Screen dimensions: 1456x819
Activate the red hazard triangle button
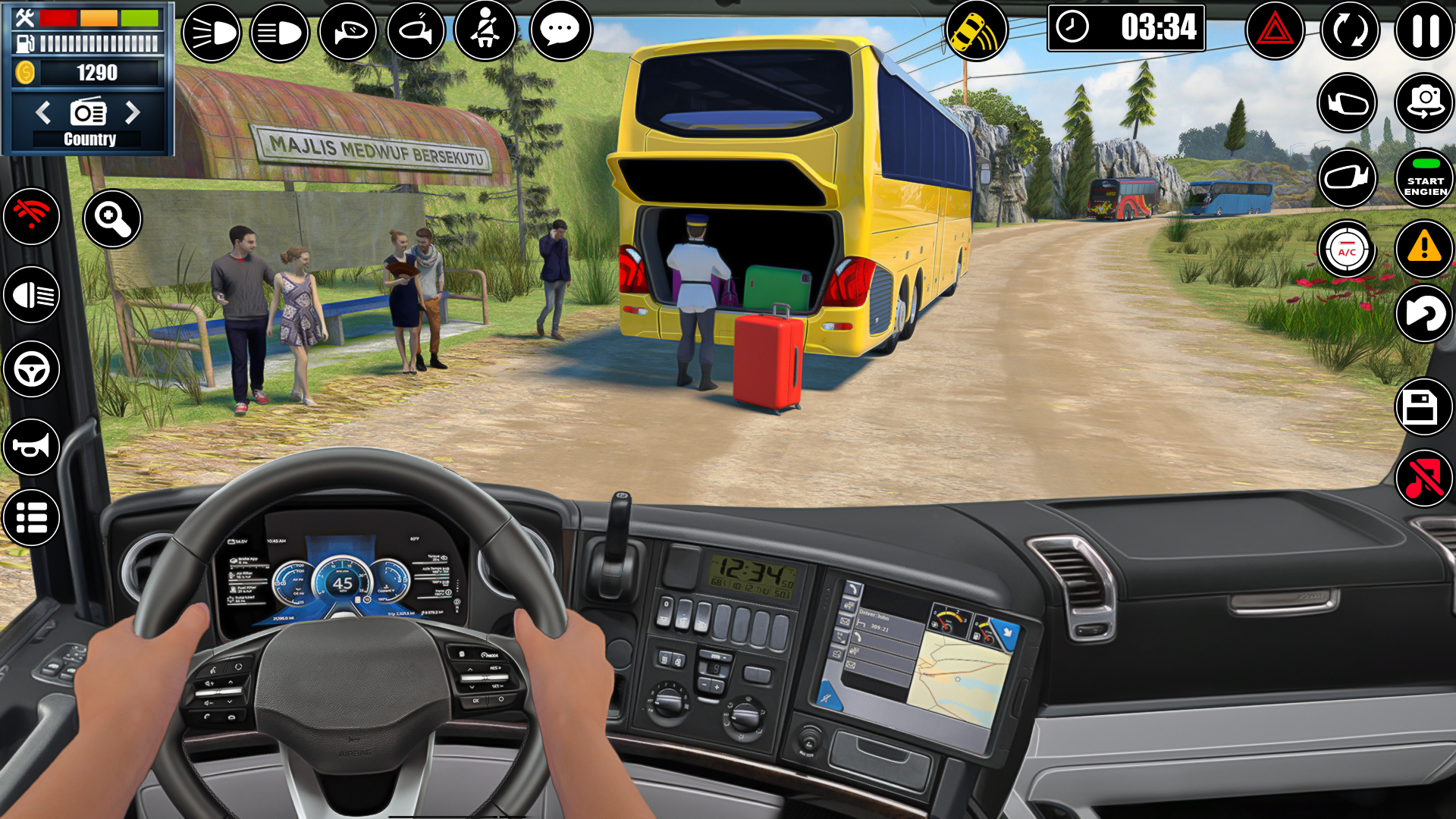point(1275,31)
